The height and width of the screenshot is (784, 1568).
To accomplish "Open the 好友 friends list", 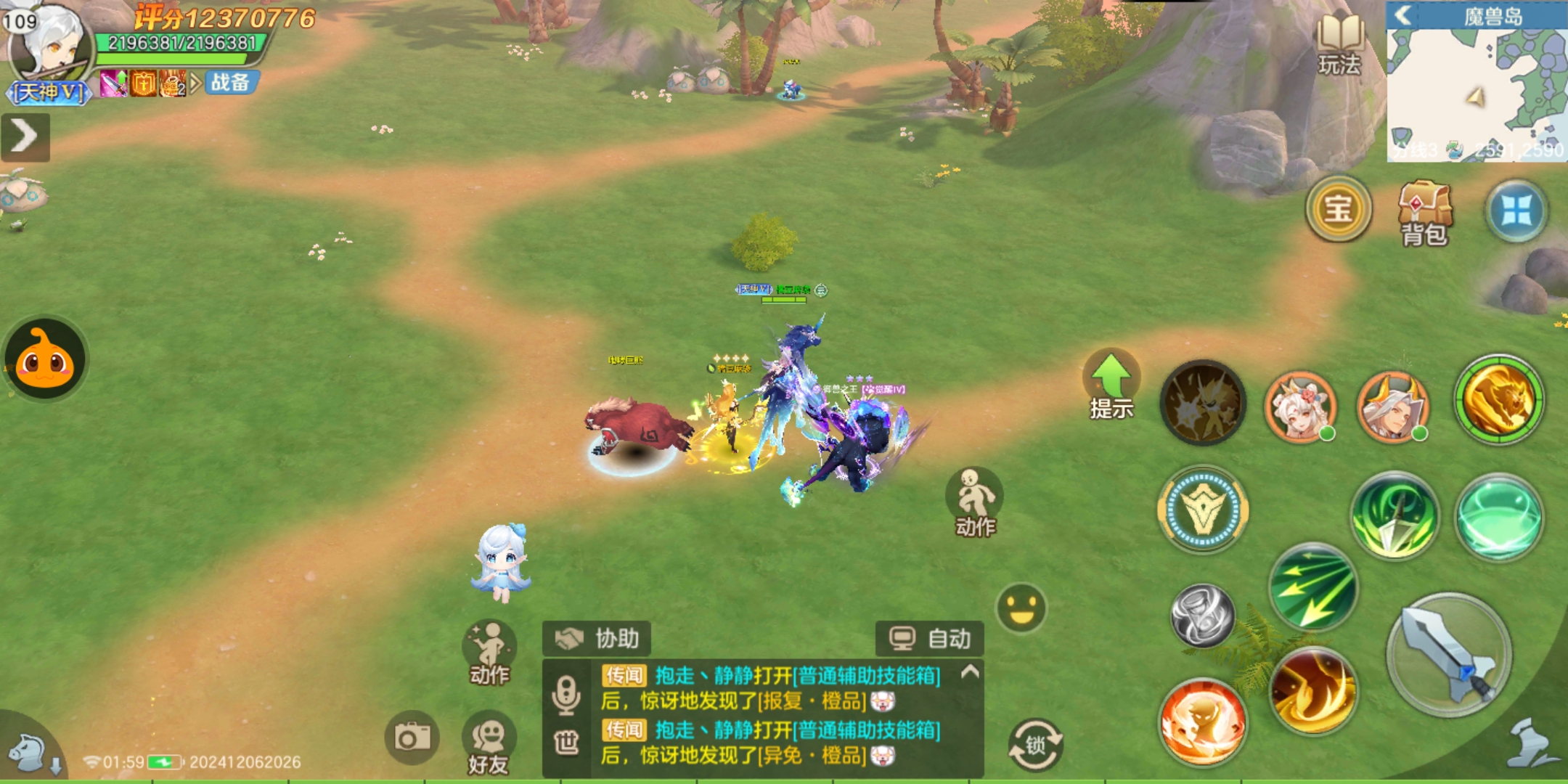I will pyautogui.click(x=489, y=744).
